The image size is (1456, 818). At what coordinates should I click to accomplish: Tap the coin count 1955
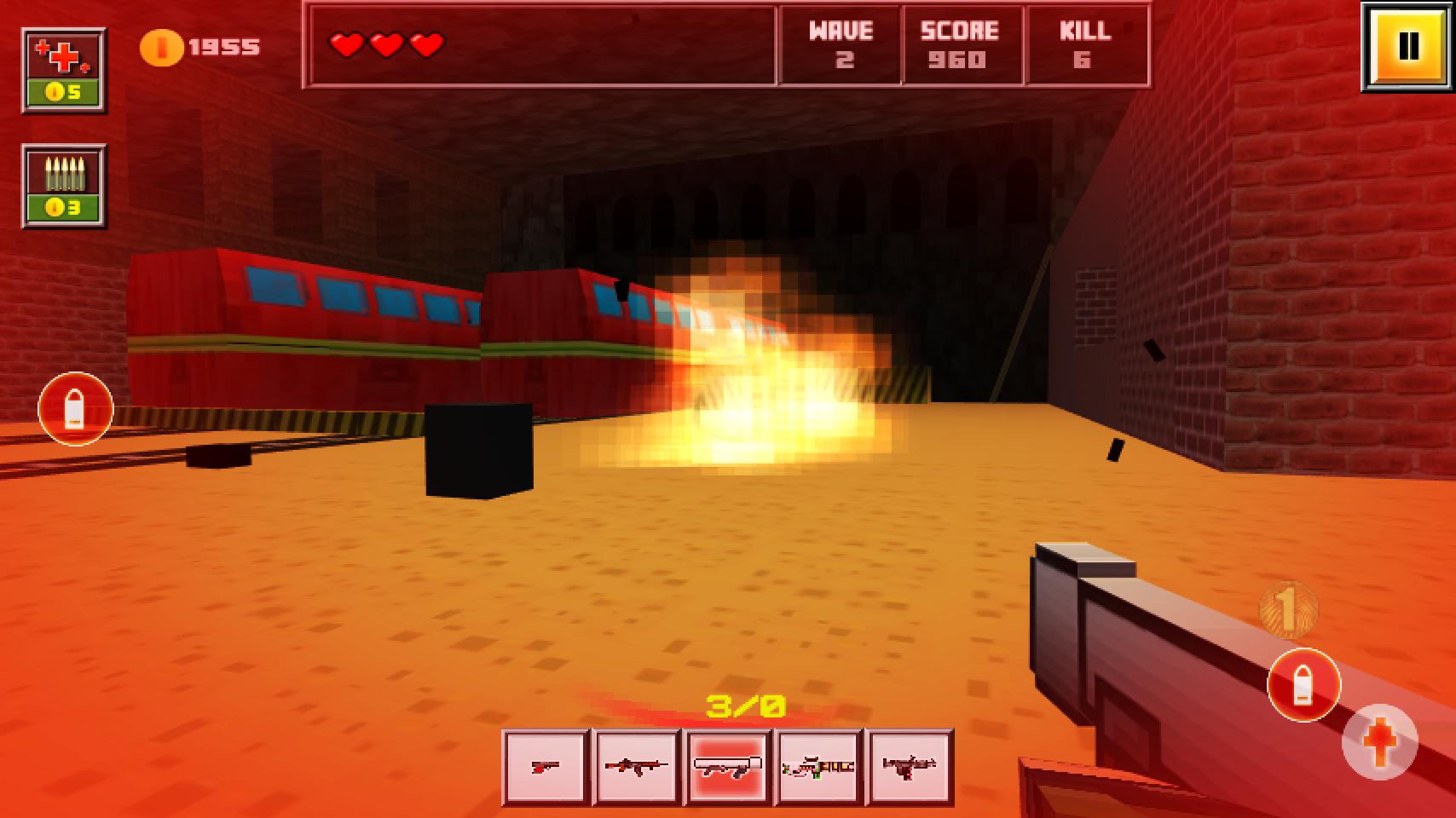coord(223,45)
